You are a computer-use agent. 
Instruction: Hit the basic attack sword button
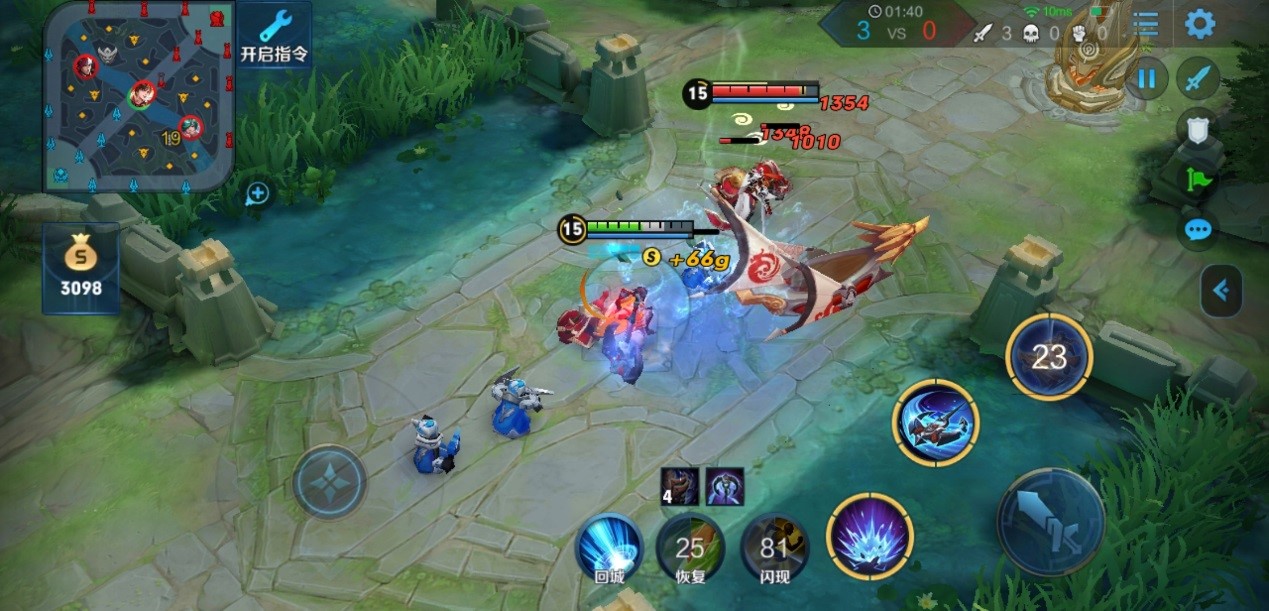click(1051, 521)
